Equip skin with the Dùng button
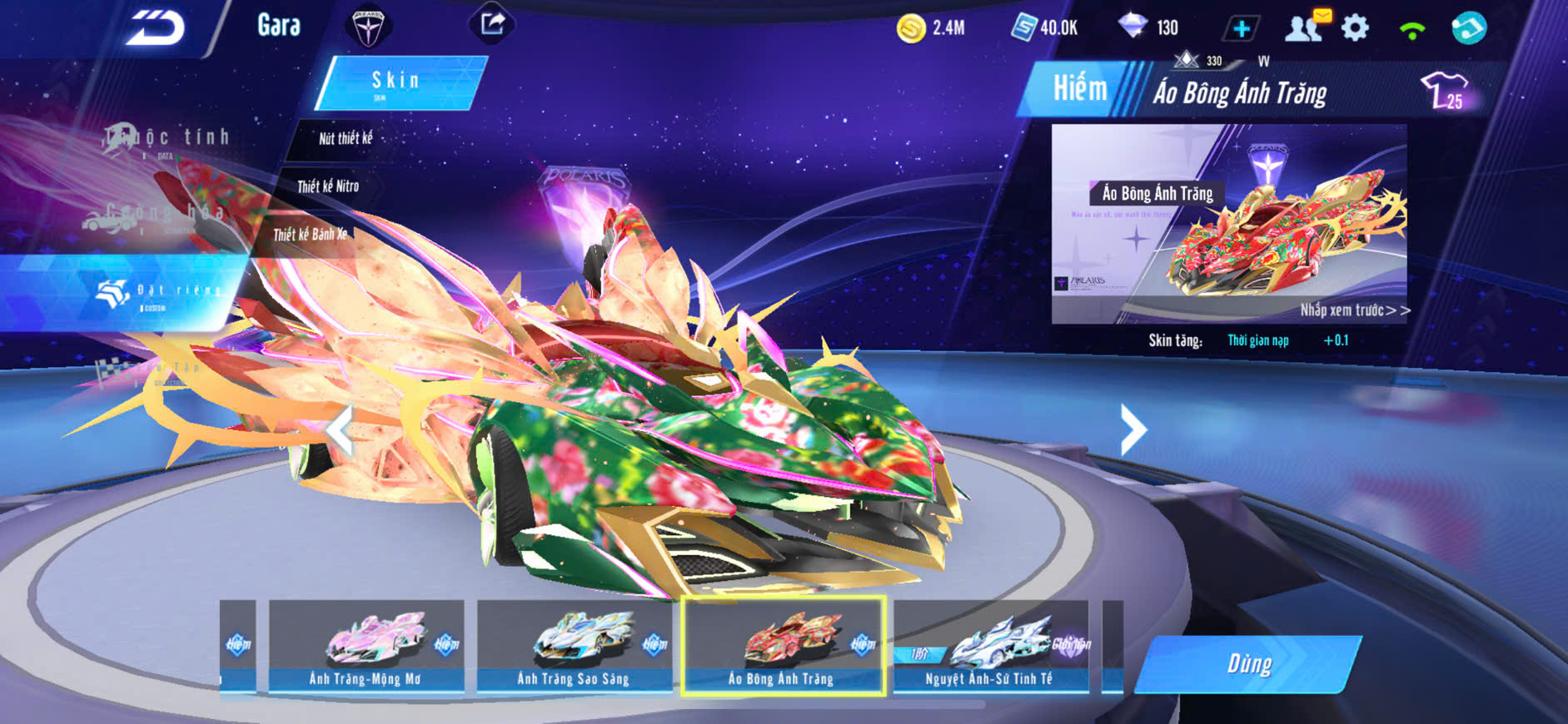 pyautogui.click(x=1247, y=664)
